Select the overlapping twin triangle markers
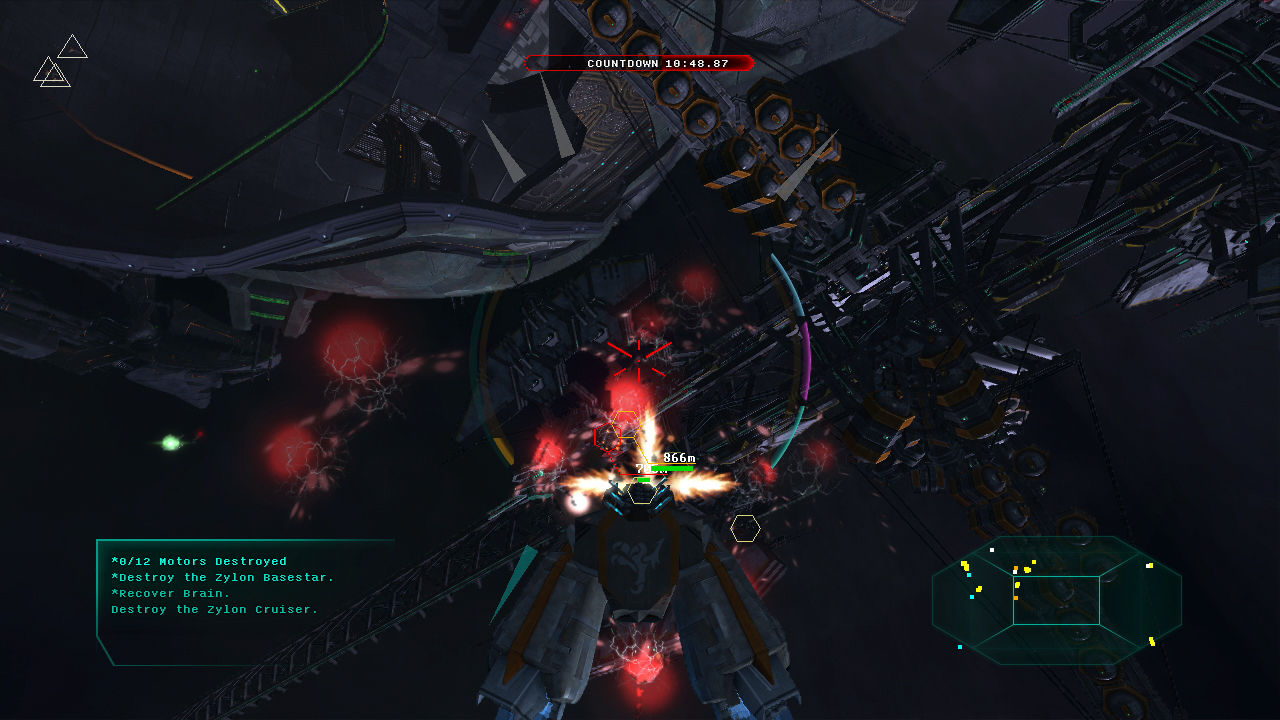This screenshot has width=1280, height=720. pyautogui.click(x=52, y=72)
